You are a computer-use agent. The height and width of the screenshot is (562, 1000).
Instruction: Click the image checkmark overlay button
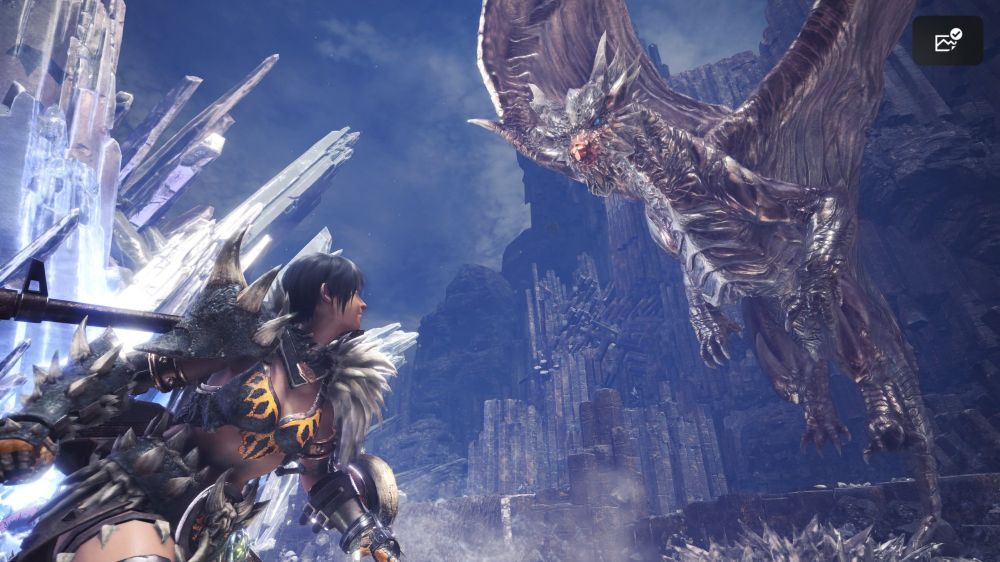coord(947,41)
